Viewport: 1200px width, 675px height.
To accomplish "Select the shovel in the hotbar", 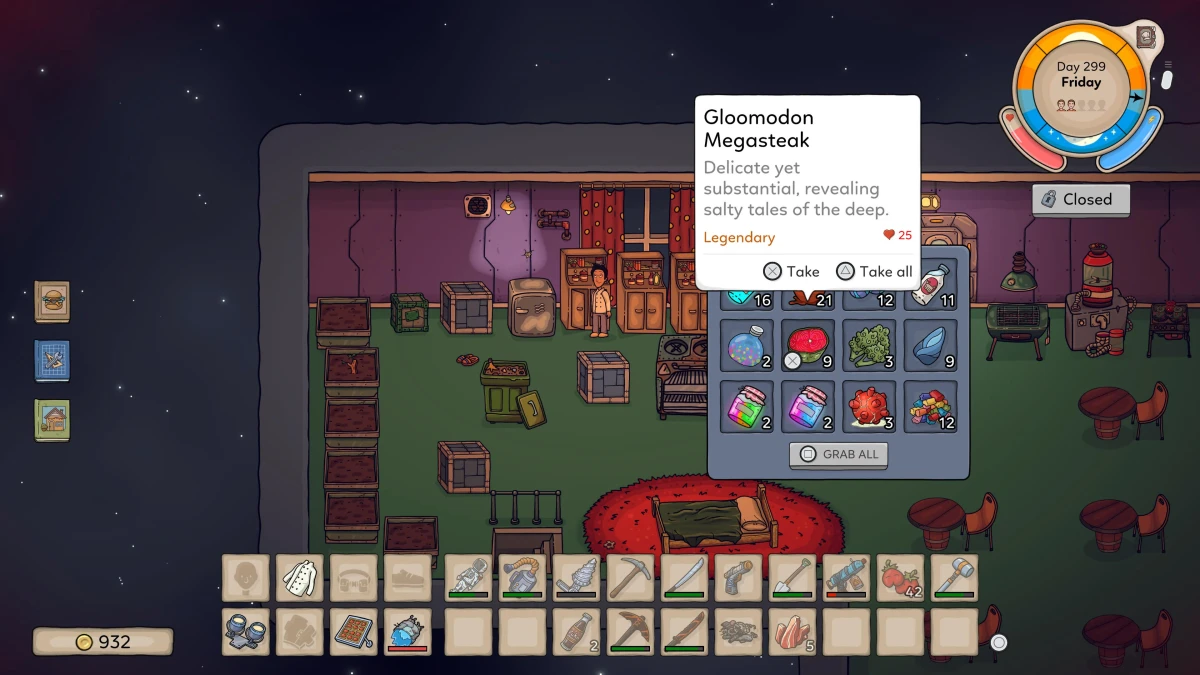I will pos(792,578).
